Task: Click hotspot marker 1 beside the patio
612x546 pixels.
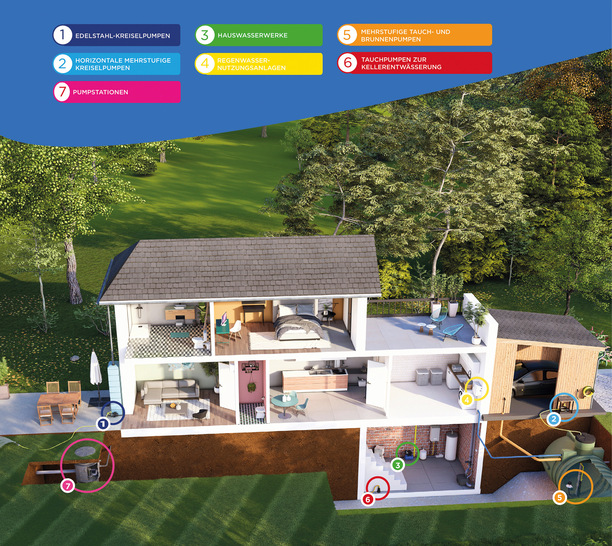Action: click(x=102, y=423)
